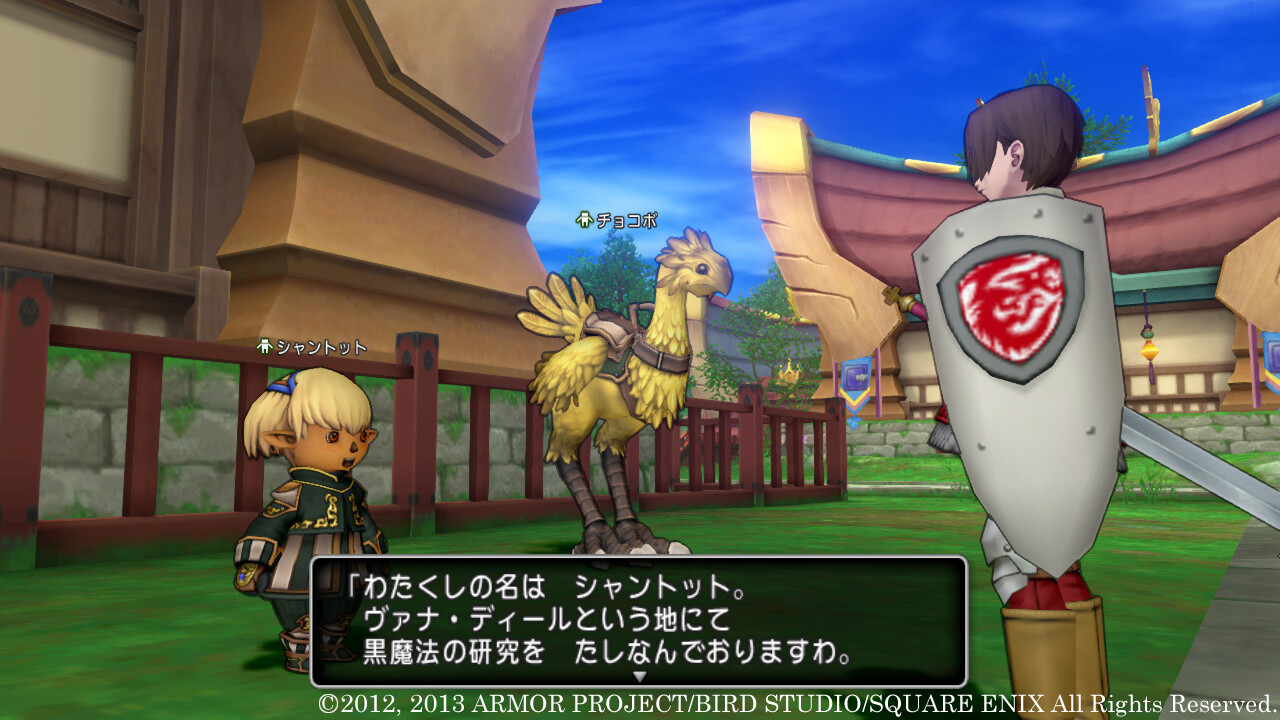
Task: Click the hanging yellow lantern
Action: click(x=1149, y=350)
